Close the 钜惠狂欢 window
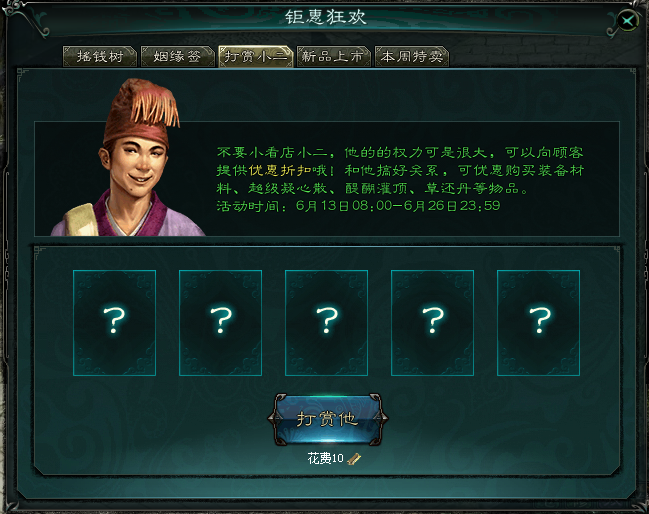 click(x=627, y=20)
